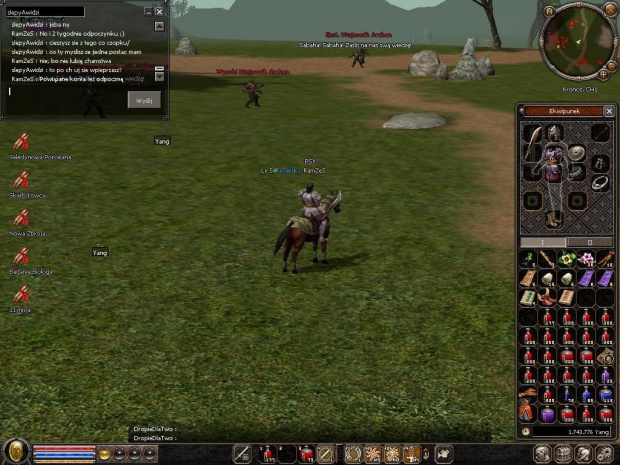
Task: Send the whisper with the Wyślij button
Action: click(x=143, y=100)
